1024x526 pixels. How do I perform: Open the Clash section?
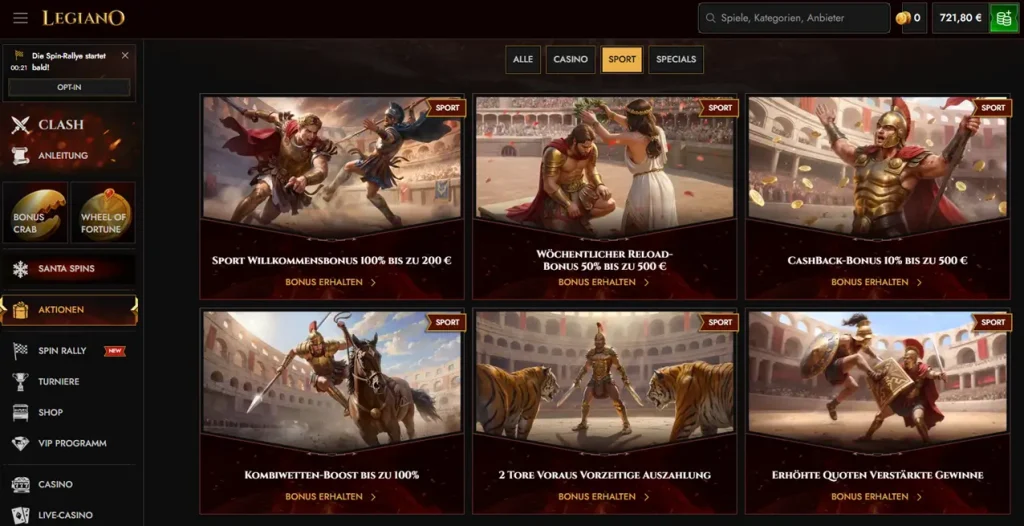click(60, 125)
